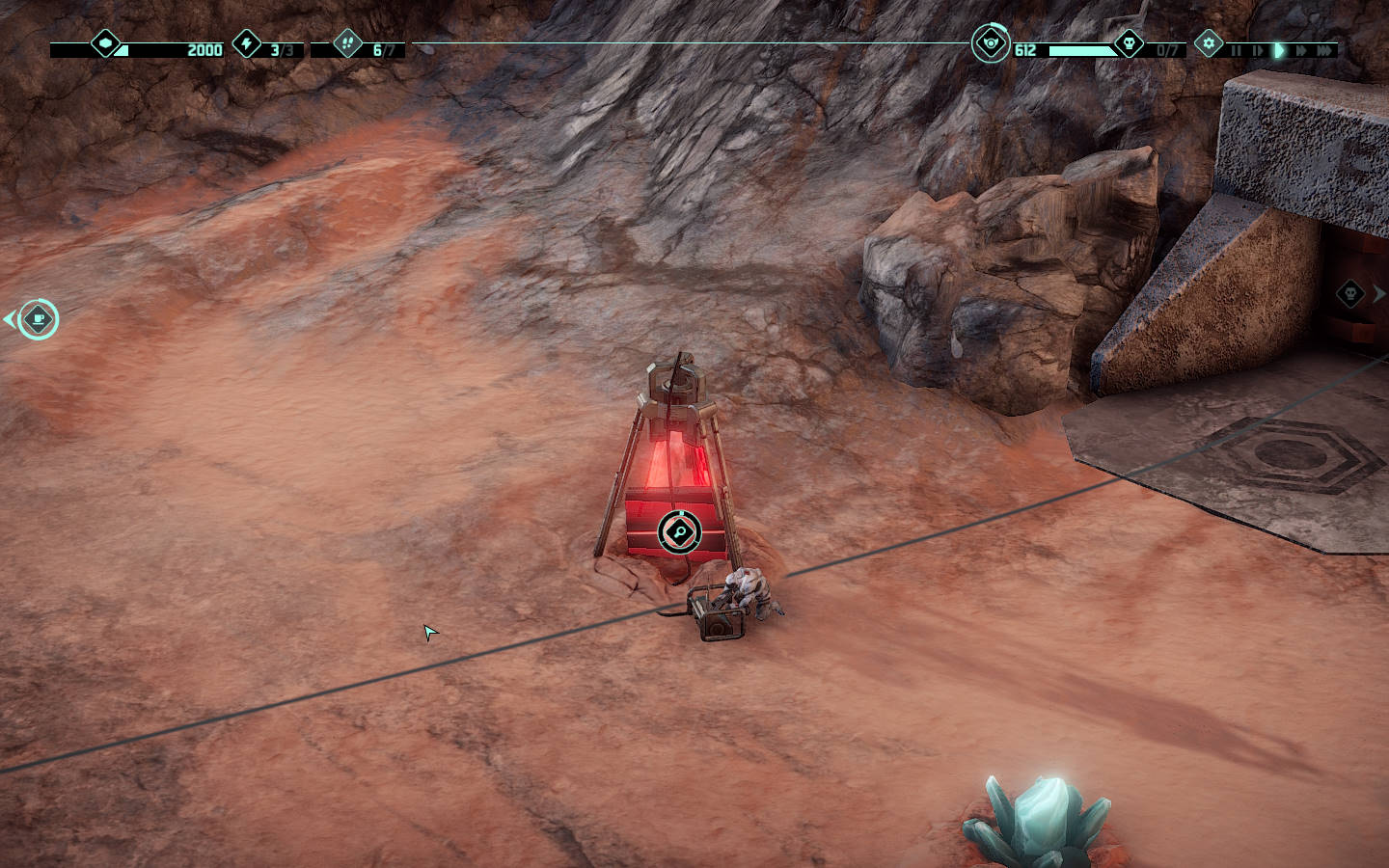Viewport: 1389px width, 868px height.
Task: Pause the game speed
Action: [x=1236, y=50]
